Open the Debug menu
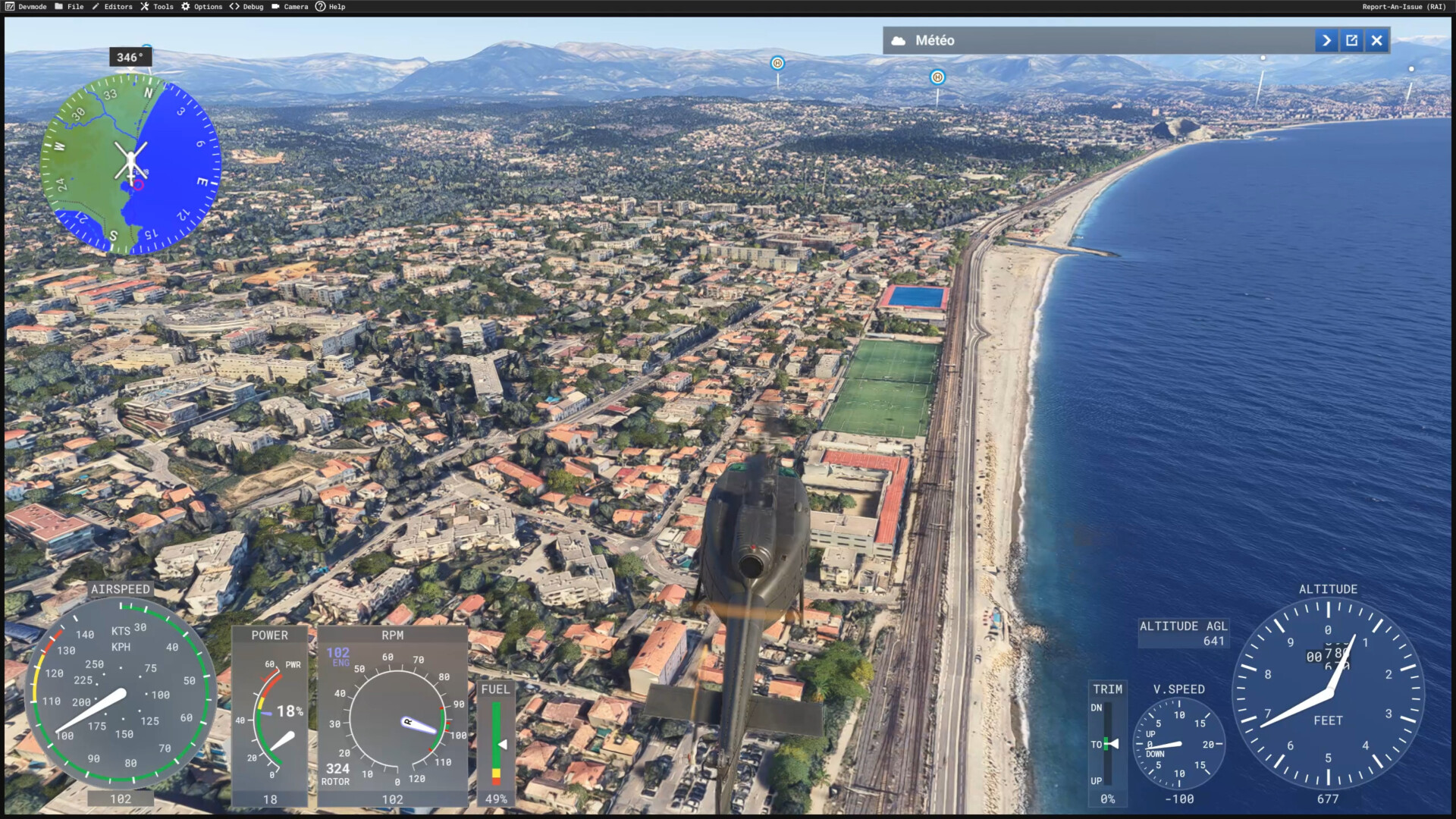Image resolution: width=1456 pixels, height=819 pixels. coord(247,7)
